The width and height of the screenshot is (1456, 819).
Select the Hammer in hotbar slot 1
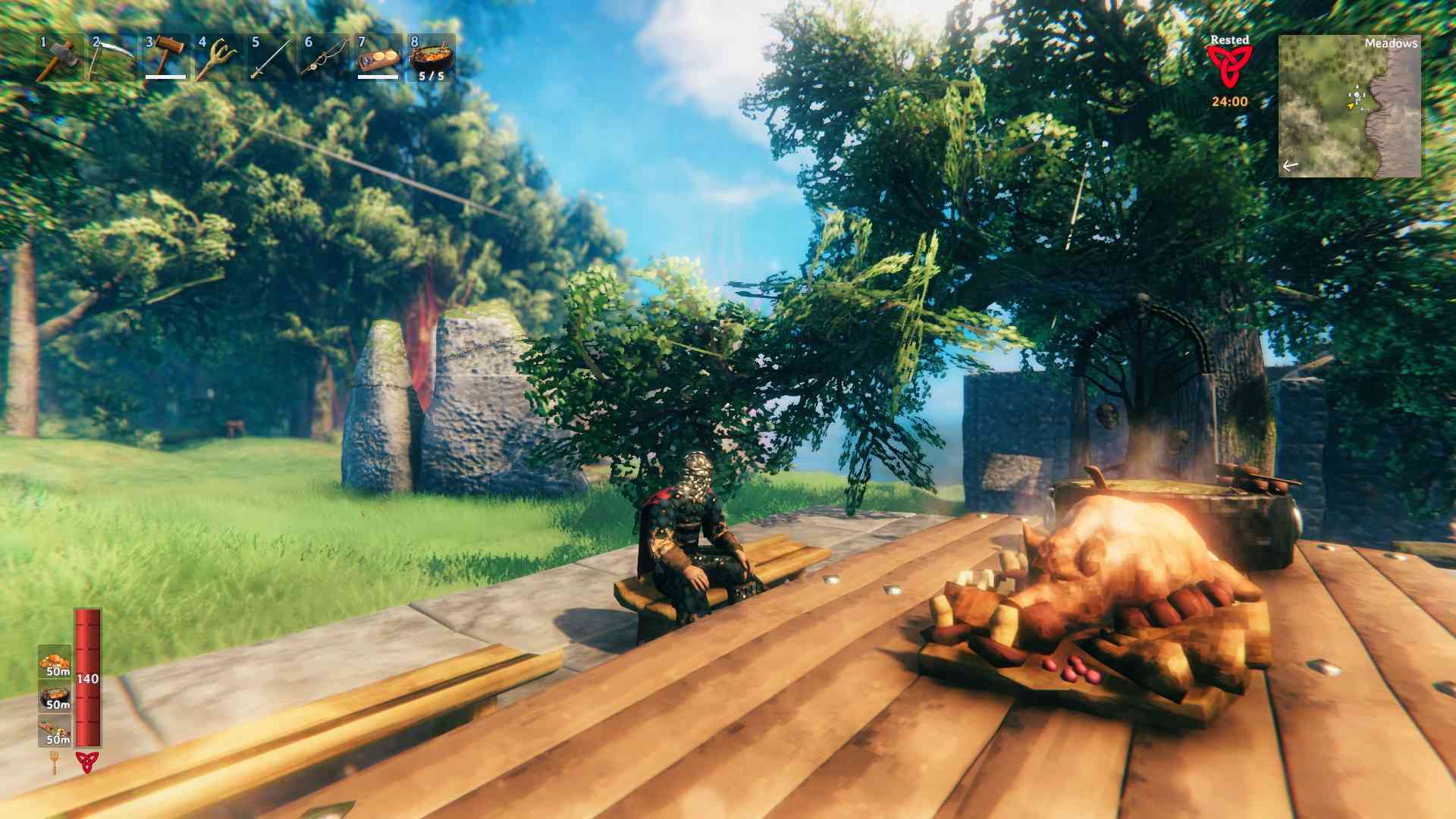click(59, 57)
